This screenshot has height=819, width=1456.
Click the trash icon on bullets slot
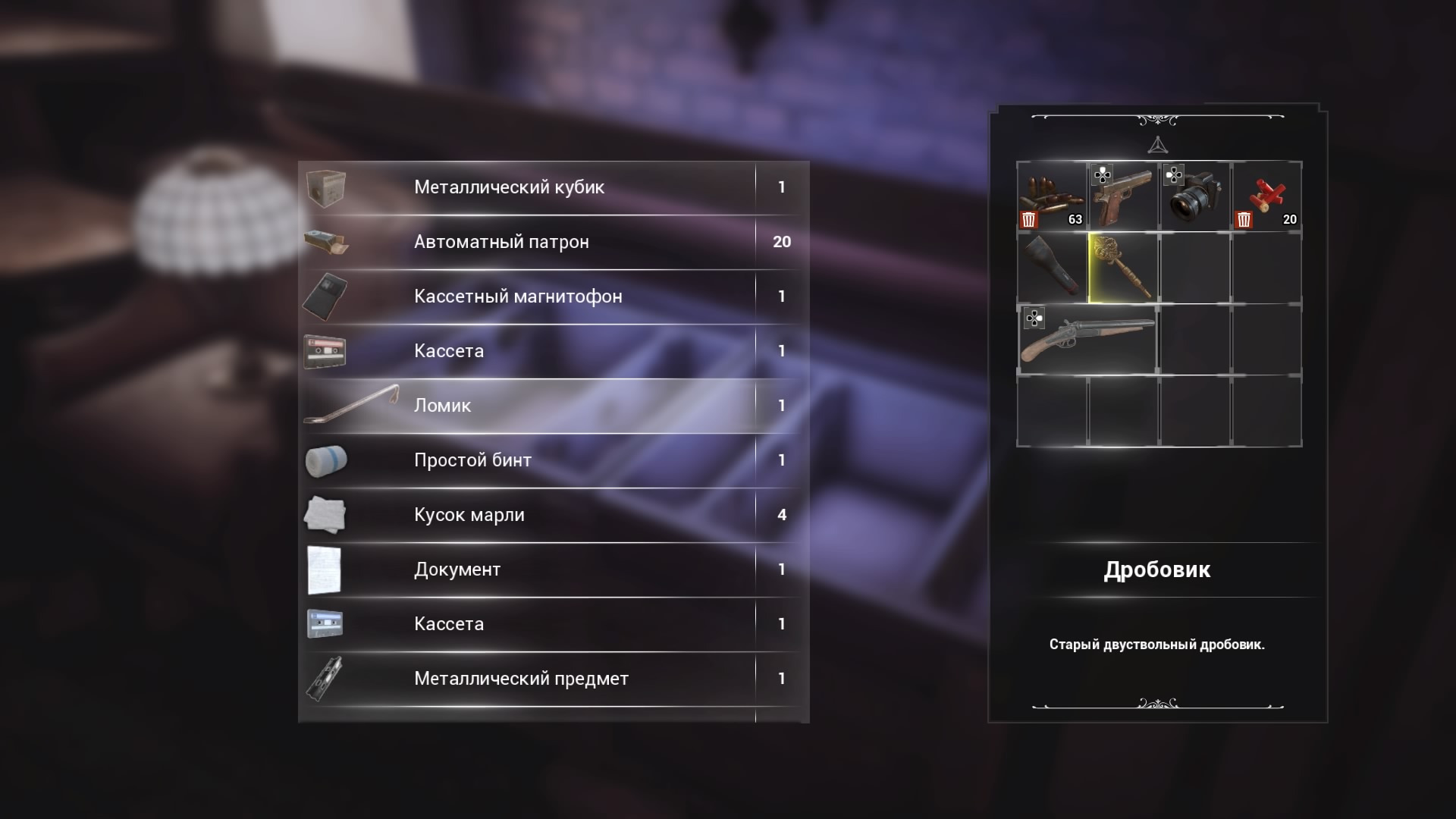coord(1029,220)
